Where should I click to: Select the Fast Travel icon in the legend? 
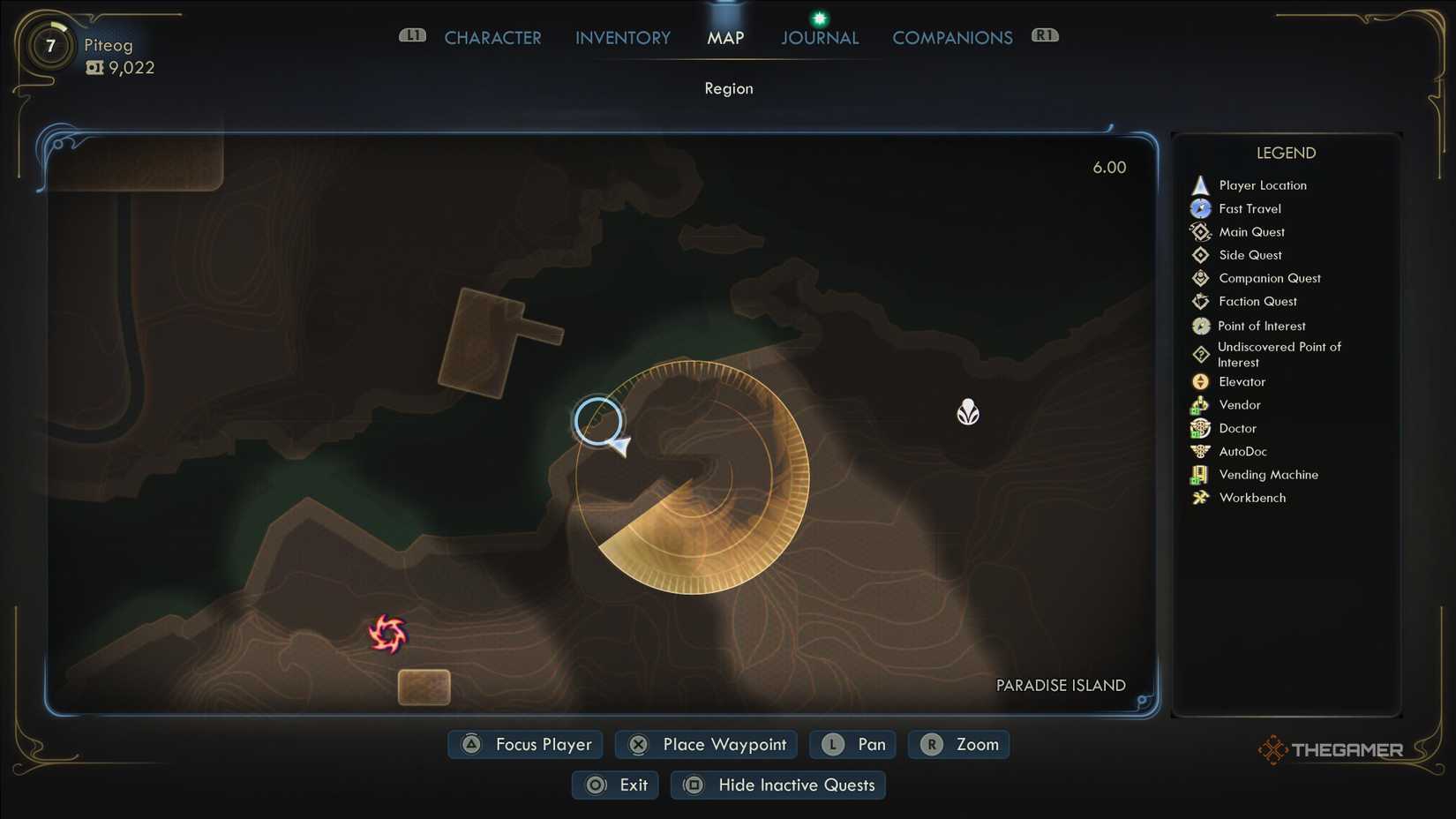pyautogui.click(x=1200, y=208)
